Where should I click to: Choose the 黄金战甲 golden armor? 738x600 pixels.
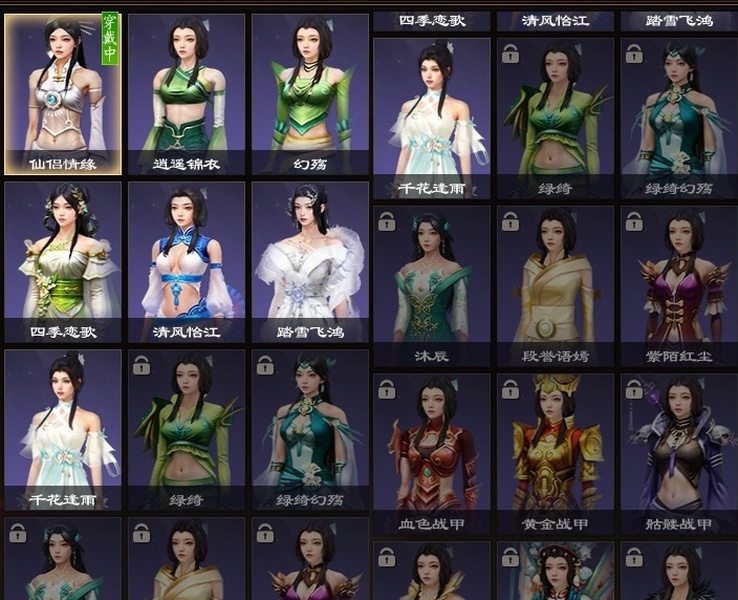coord(553,452)
